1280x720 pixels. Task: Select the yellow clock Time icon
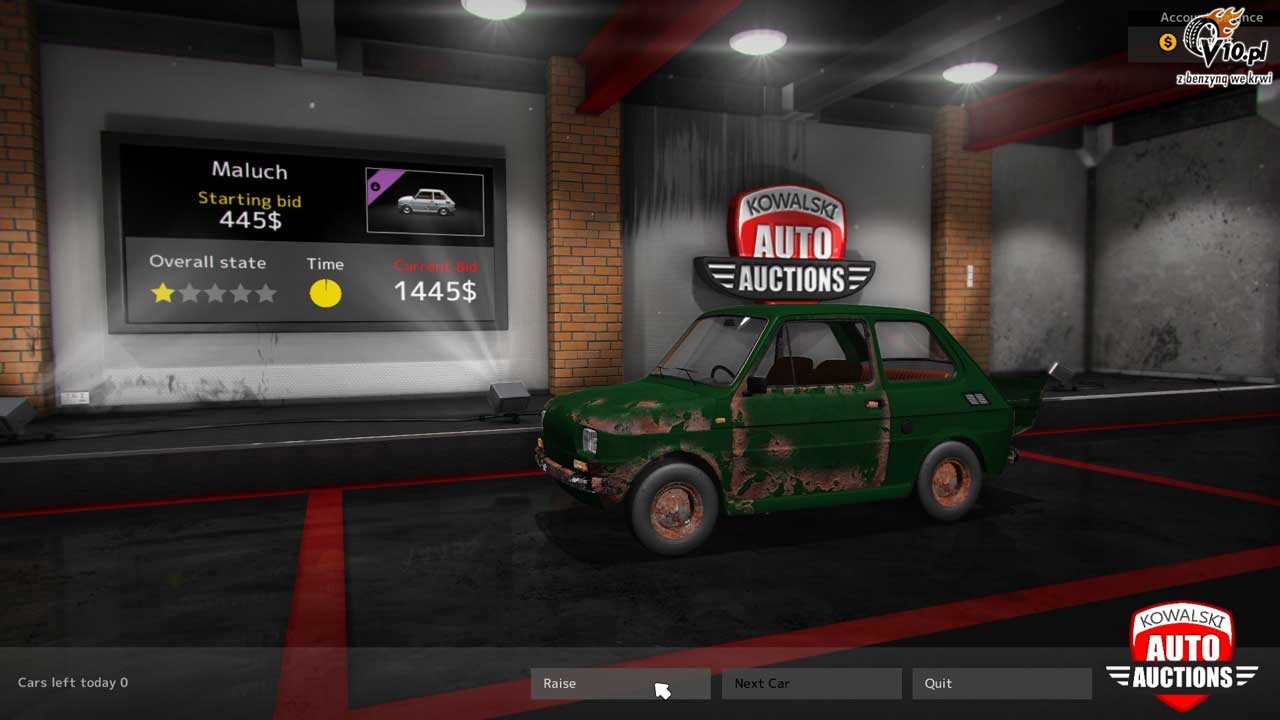(x=324, y=291)
